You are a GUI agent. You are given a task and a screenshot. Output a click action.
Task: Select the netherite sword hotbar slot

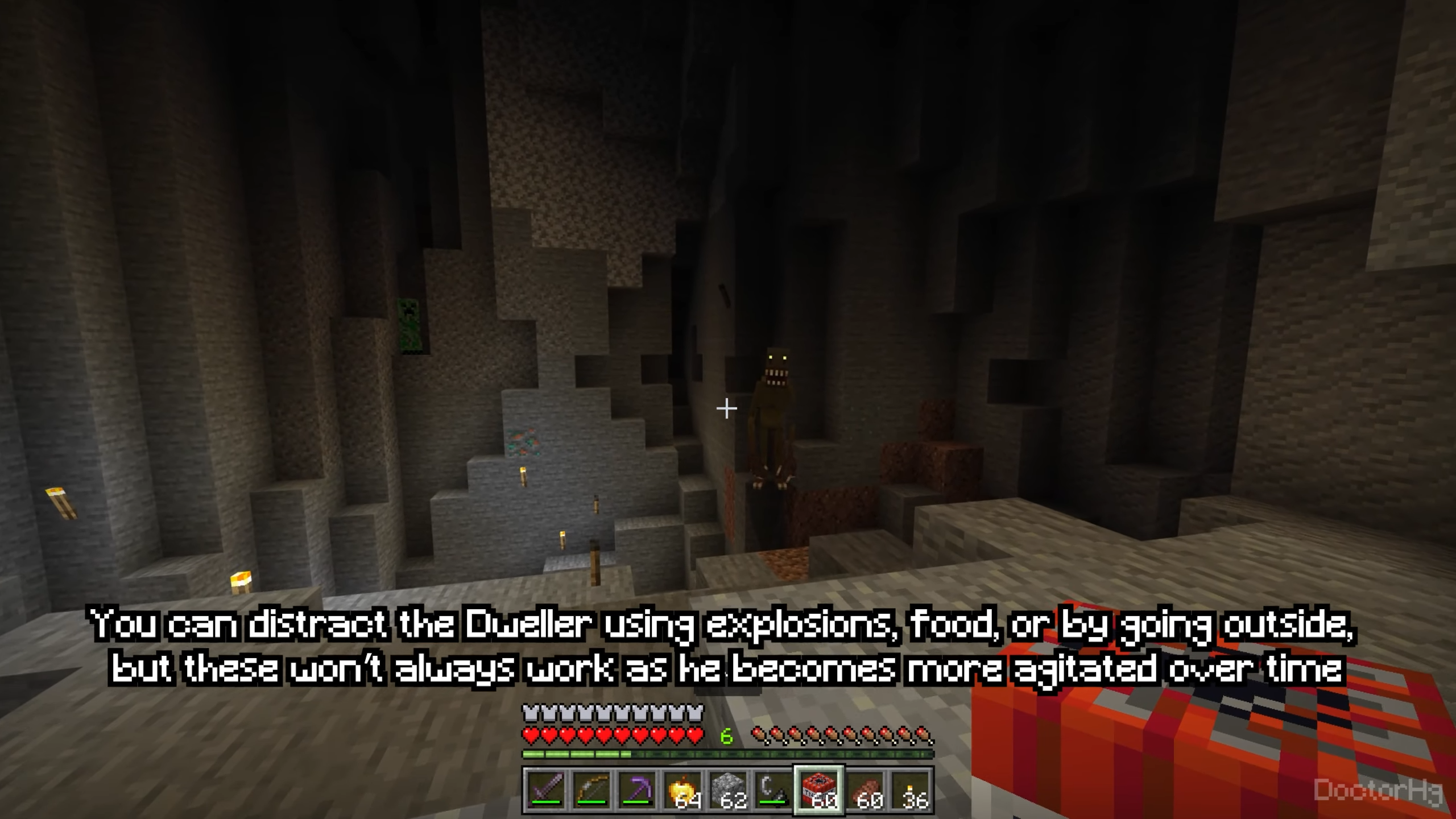click(x=545, y=790)
